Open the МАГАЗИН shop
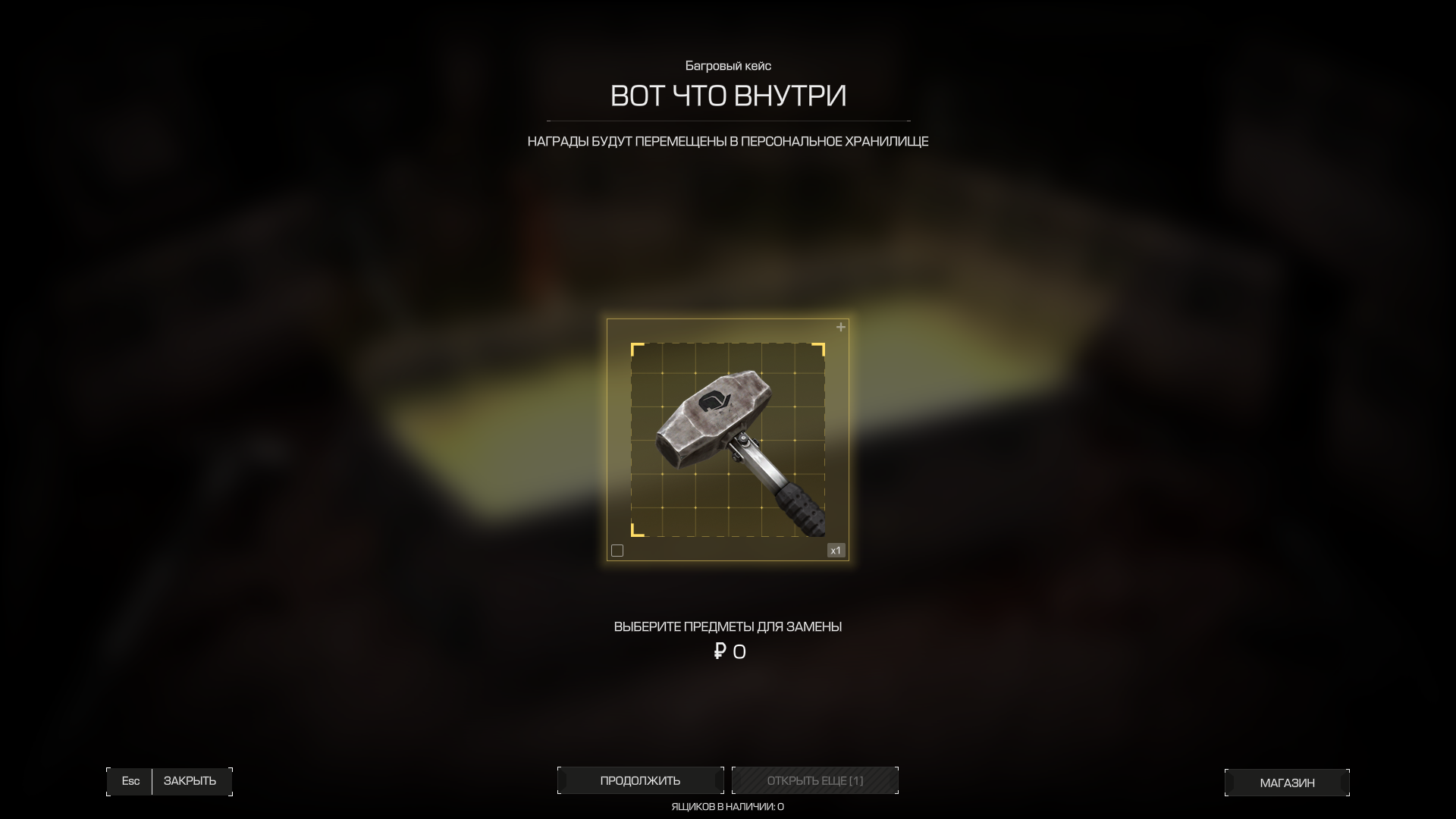1456x819 pixels. (1287, 782)
